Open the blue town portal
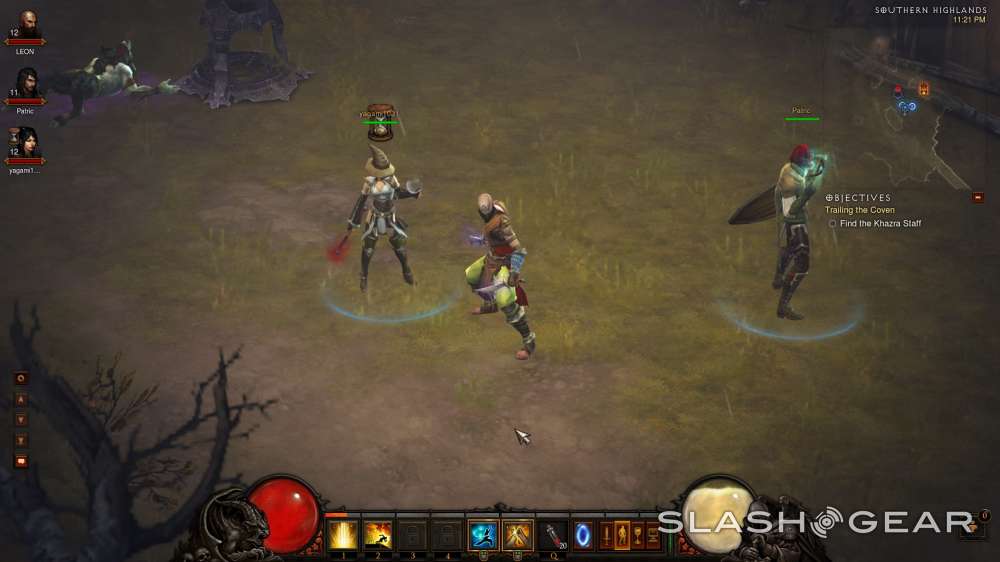The image size is (1000, 562). point(583,535)
